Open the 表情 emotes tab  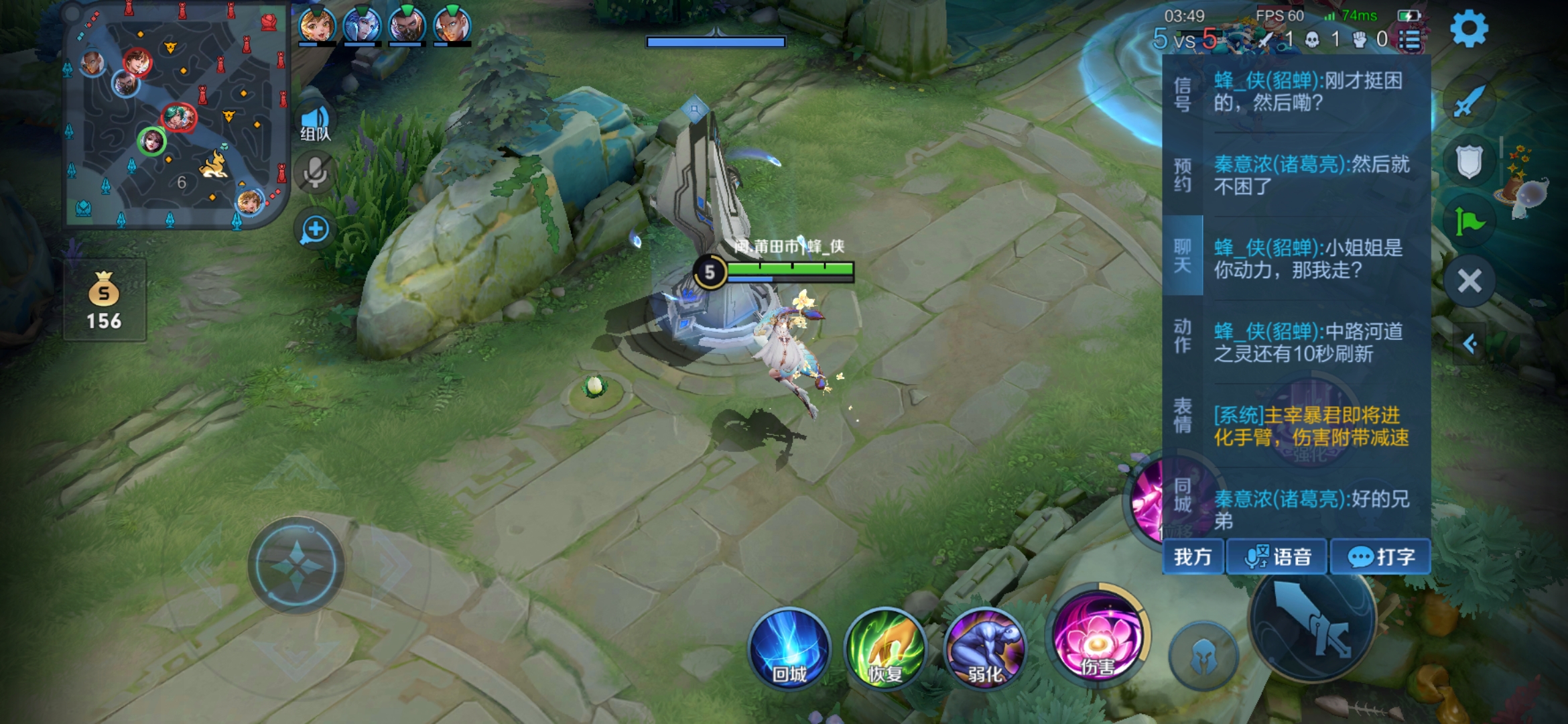[1183, 416]
